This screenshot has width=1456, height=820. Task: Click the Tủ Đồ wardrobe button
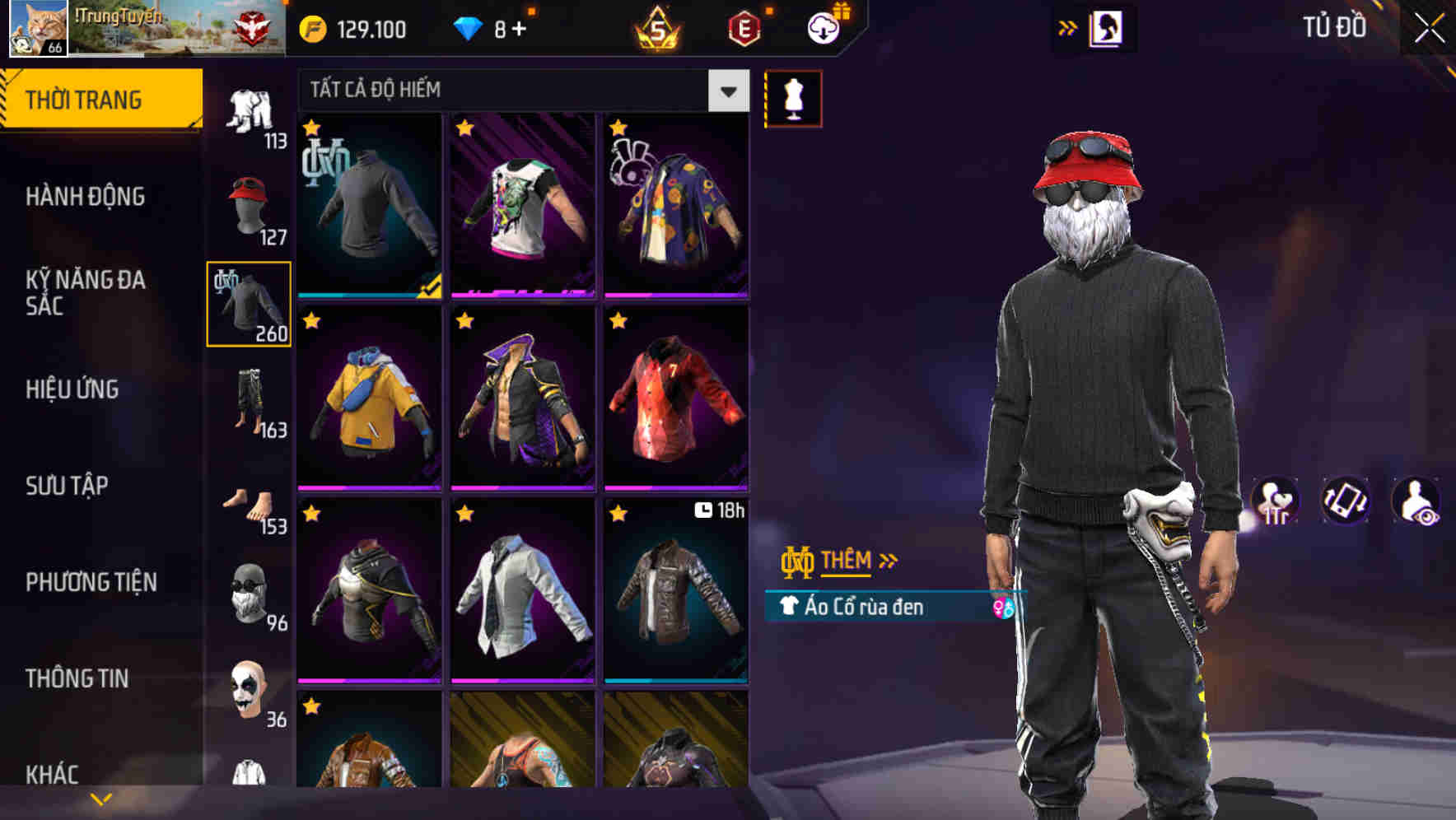tap(1337, 27)
